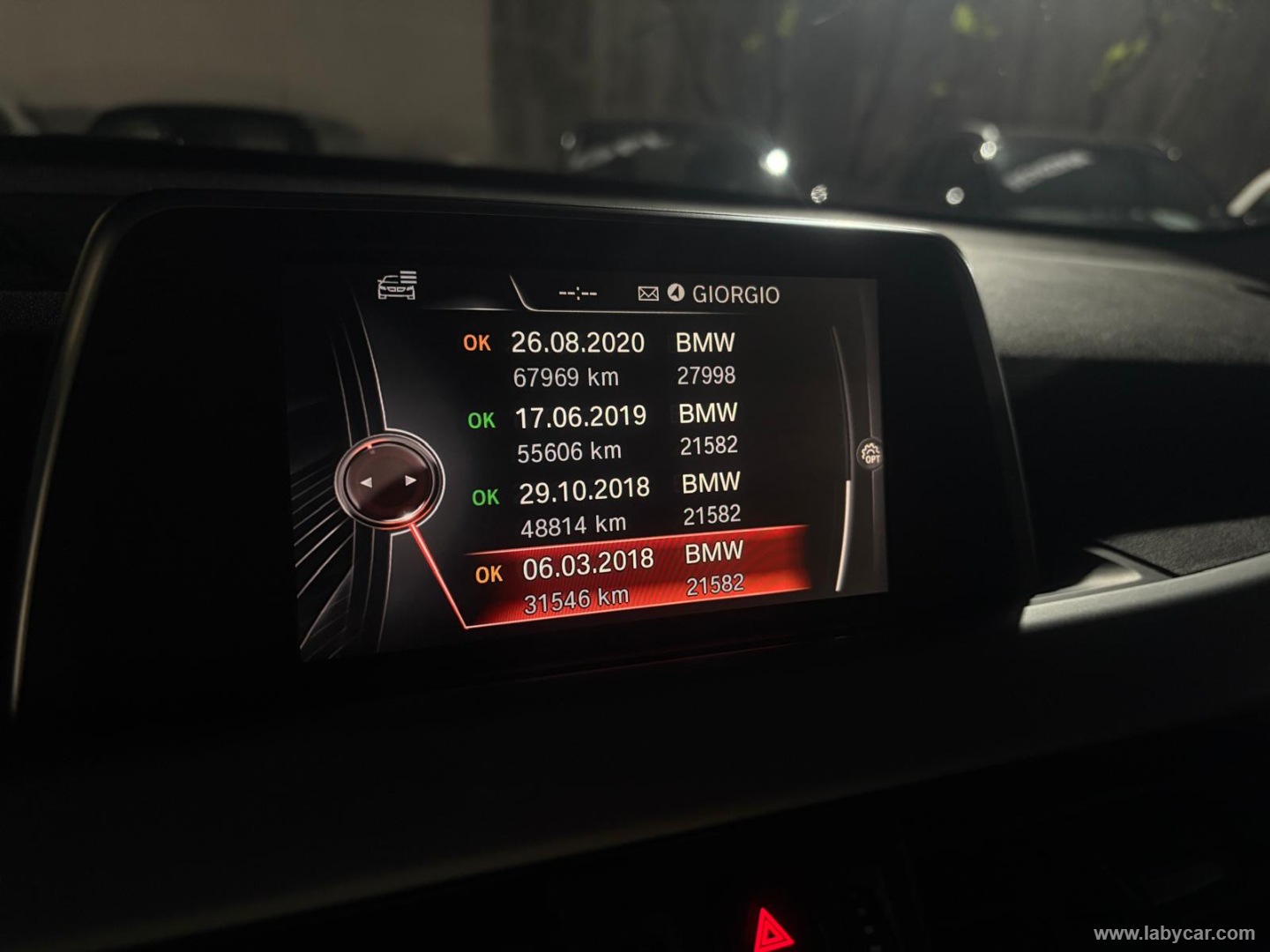
Task: Click the left arrow on the round controller
Action: click(x=367, y=482)
